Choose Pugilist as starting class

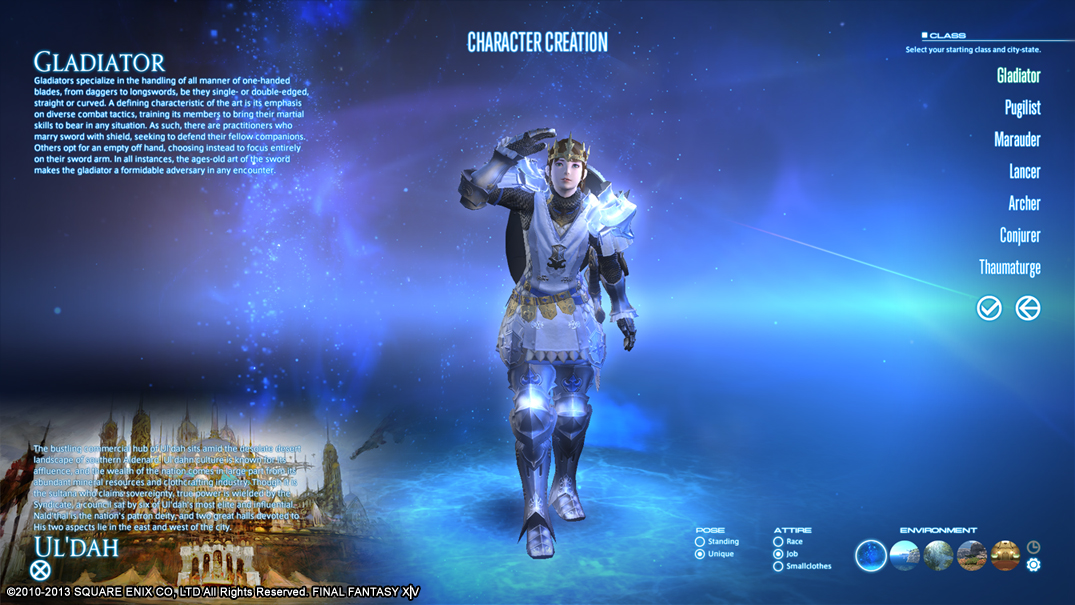pyautogui.click(x=1022, y=108)
